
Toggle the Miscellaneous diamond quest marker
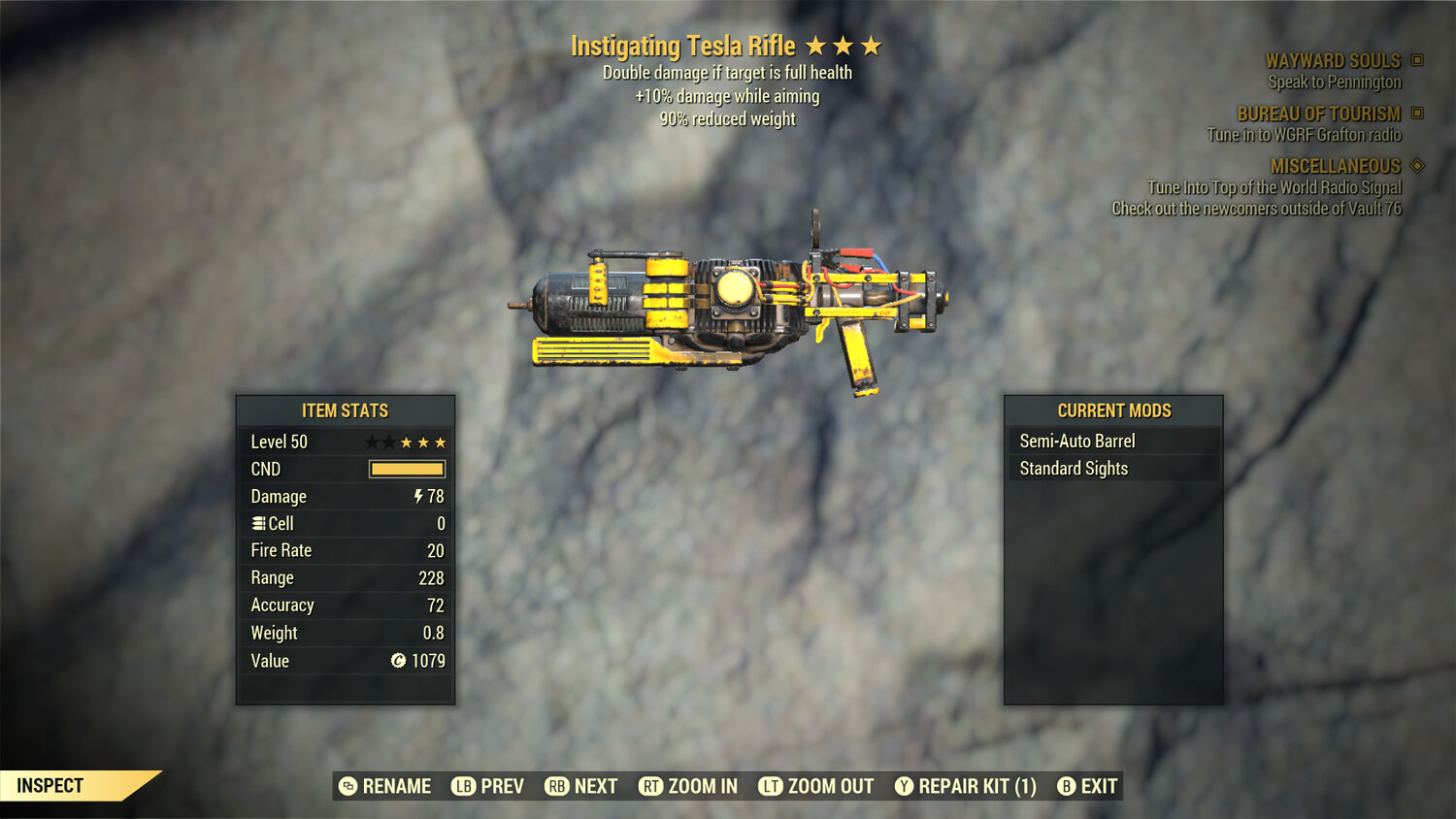[1418, 166]
